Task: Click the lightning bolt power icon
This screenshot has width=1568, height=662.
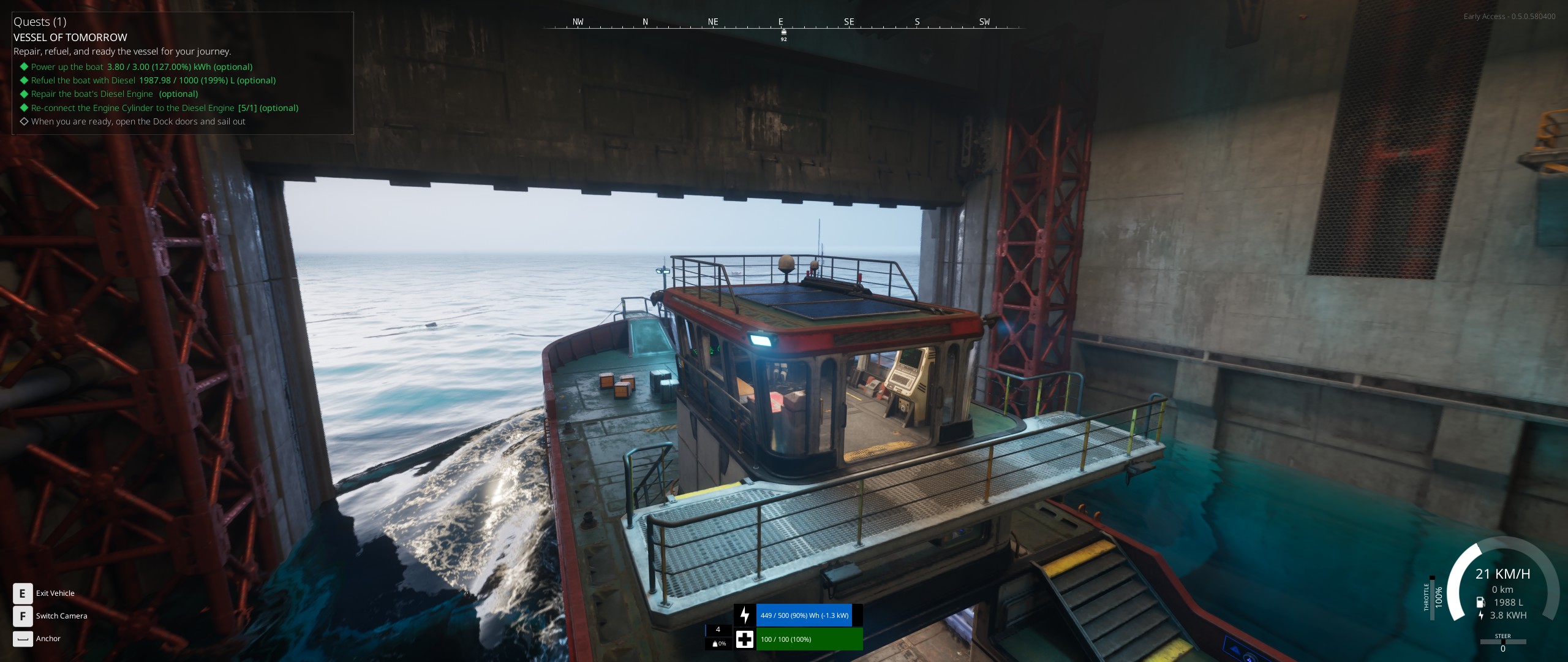Action: (x=745, y=615)
